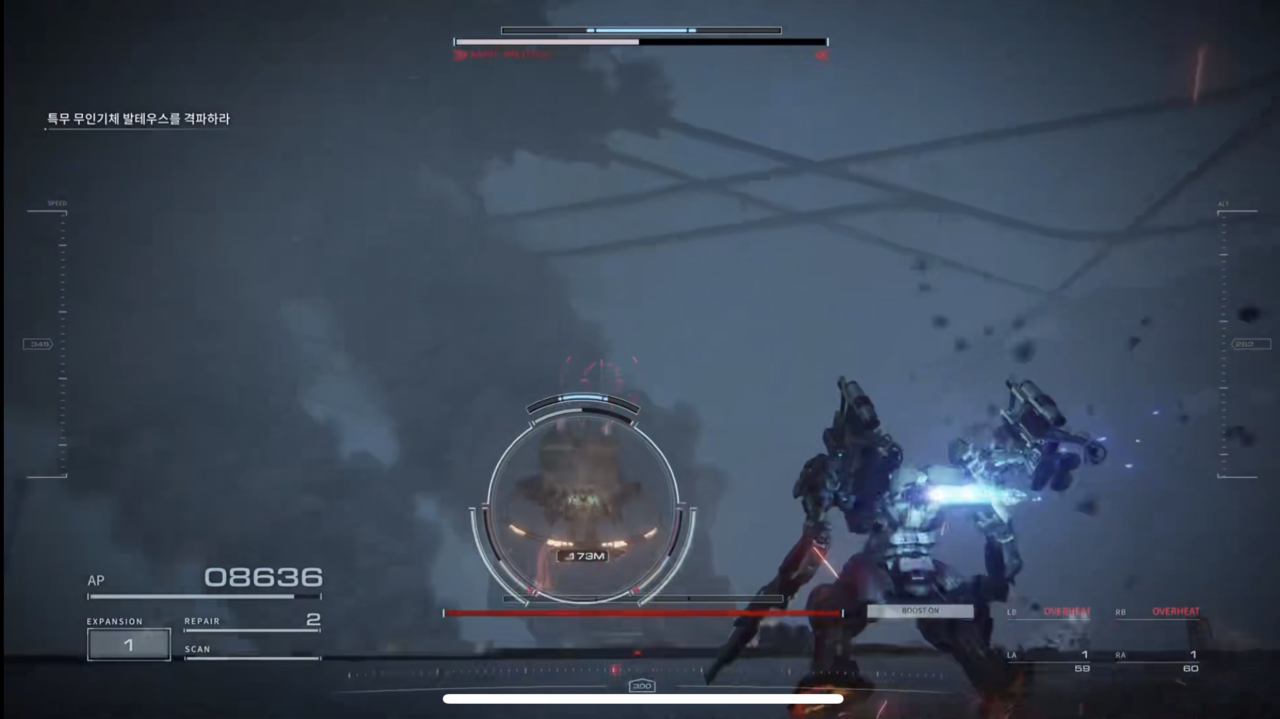Select the Balteus mission objective tracker

(138, 119)
